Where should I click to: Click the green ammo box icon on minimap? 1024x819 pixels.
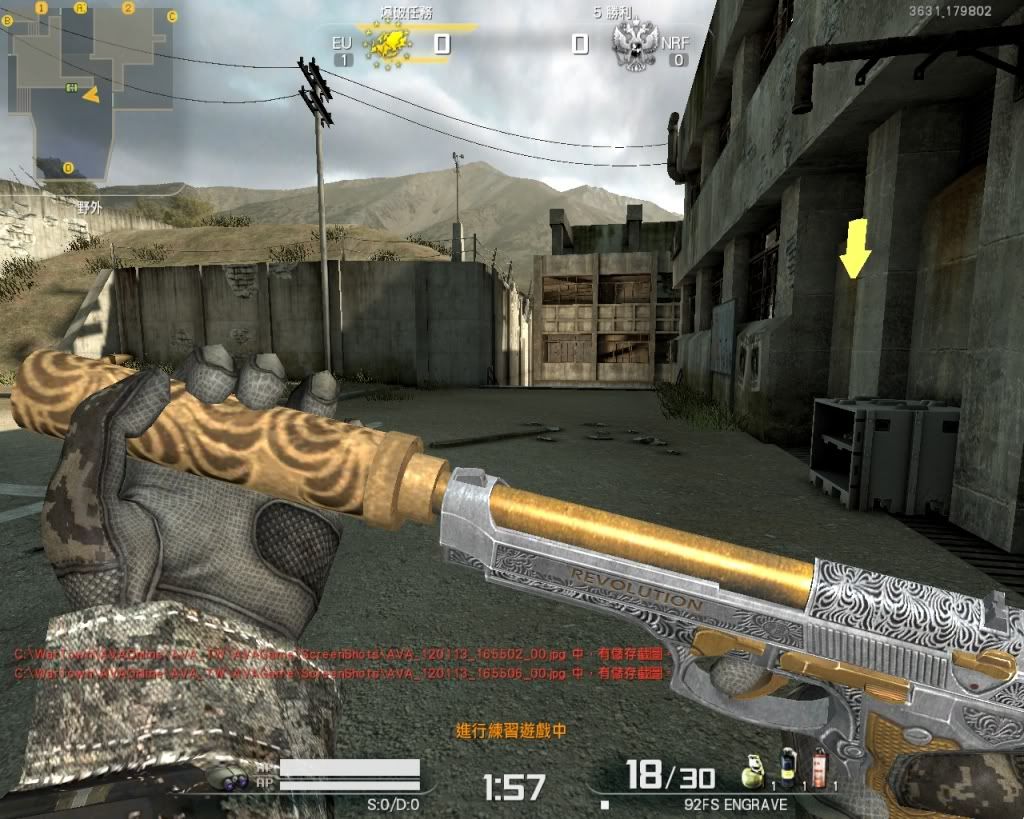(71, 88)
